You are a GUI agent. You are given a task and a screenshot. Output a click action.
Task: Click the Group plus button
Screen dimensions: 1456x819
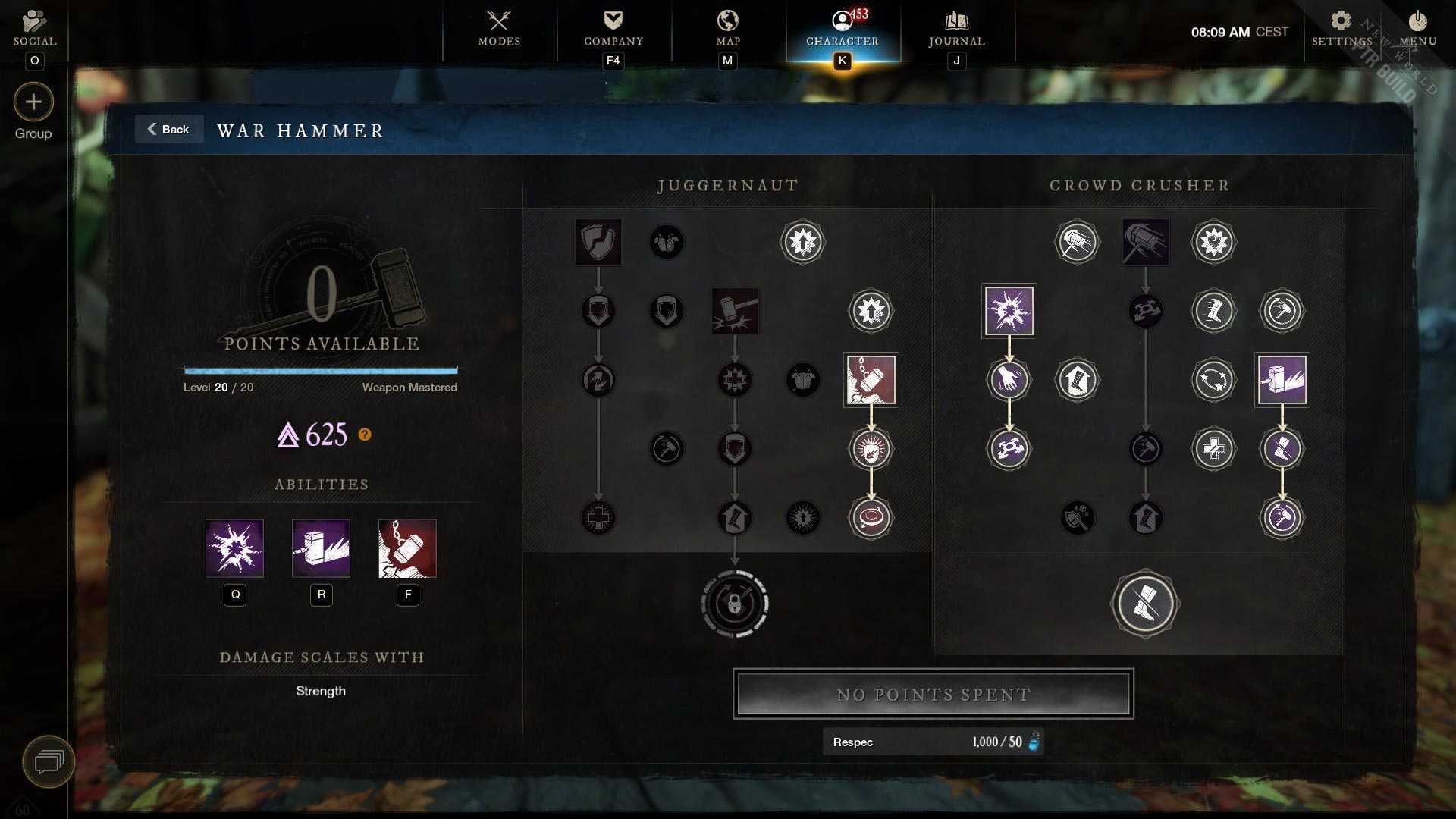tap(33, 102)
